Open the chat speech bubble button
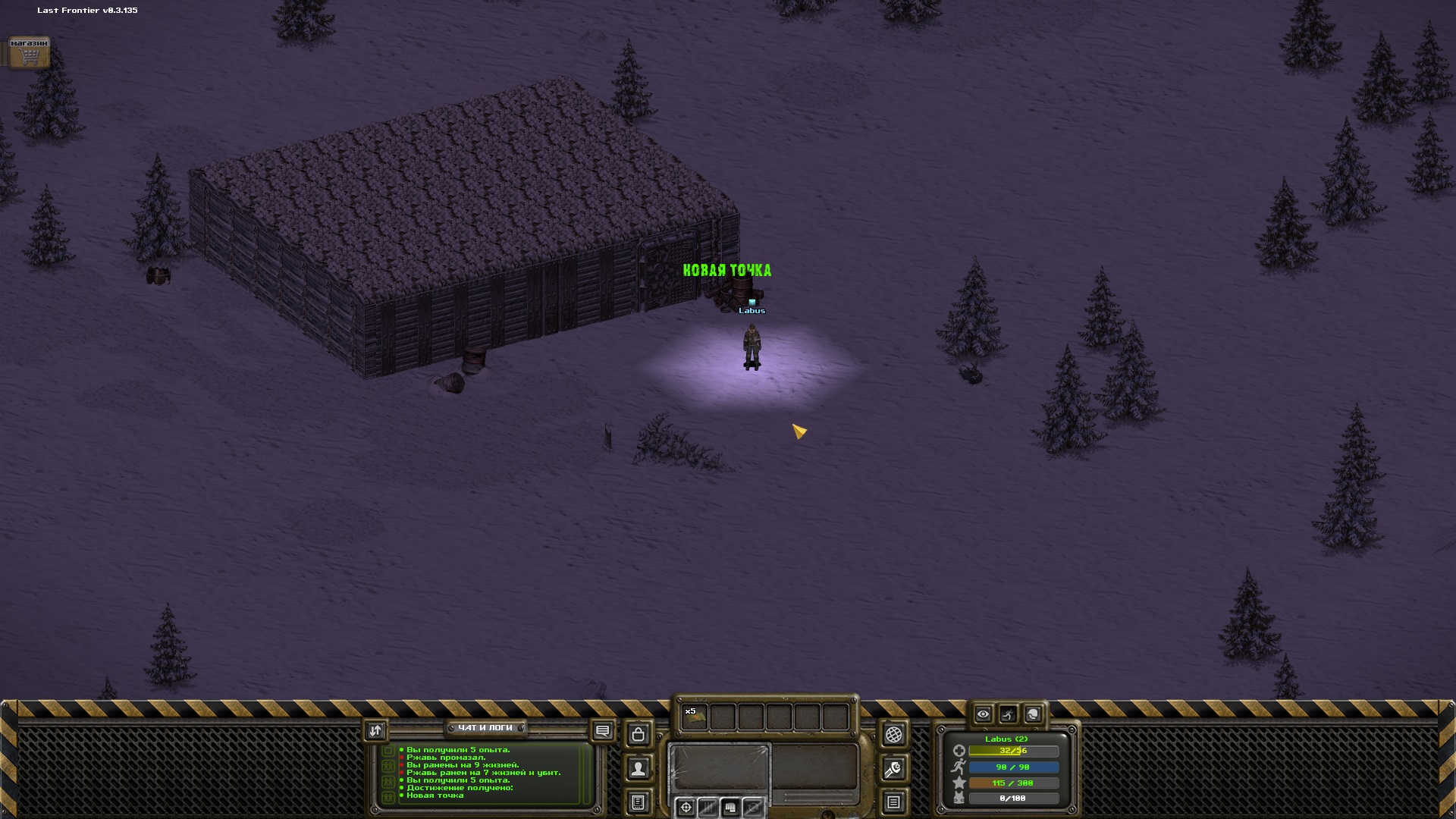This screenshot has height=819, width=1456. pos(603,731)
